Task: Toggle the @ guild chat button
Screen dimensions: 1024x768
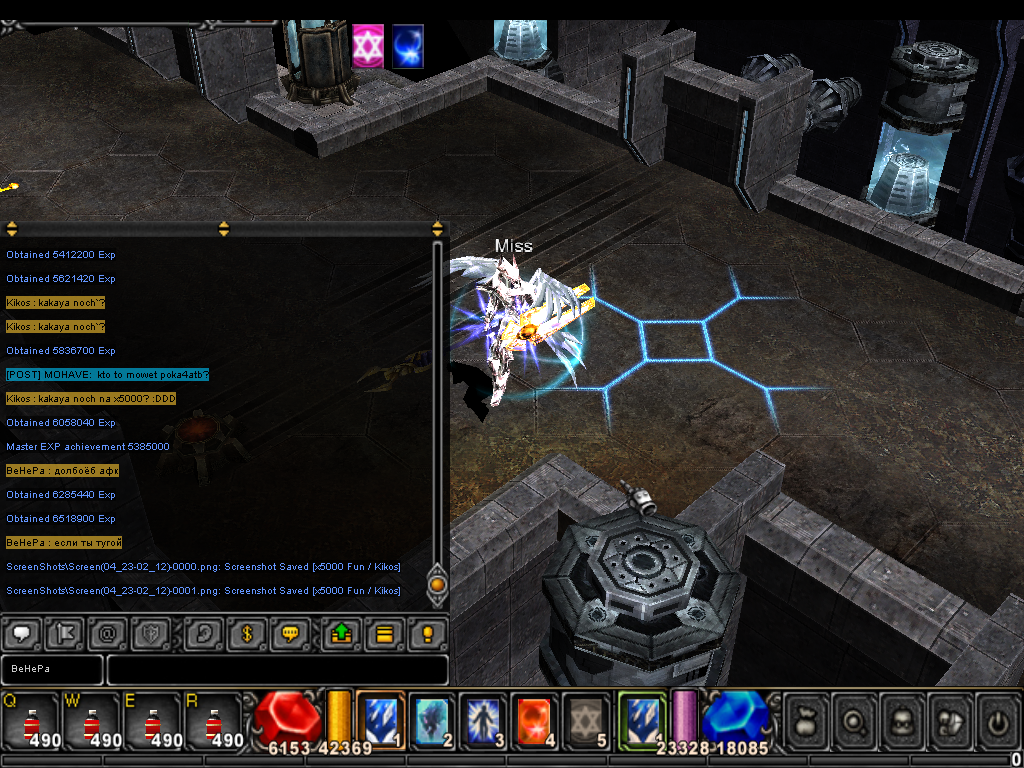Action: coord(107,634)
